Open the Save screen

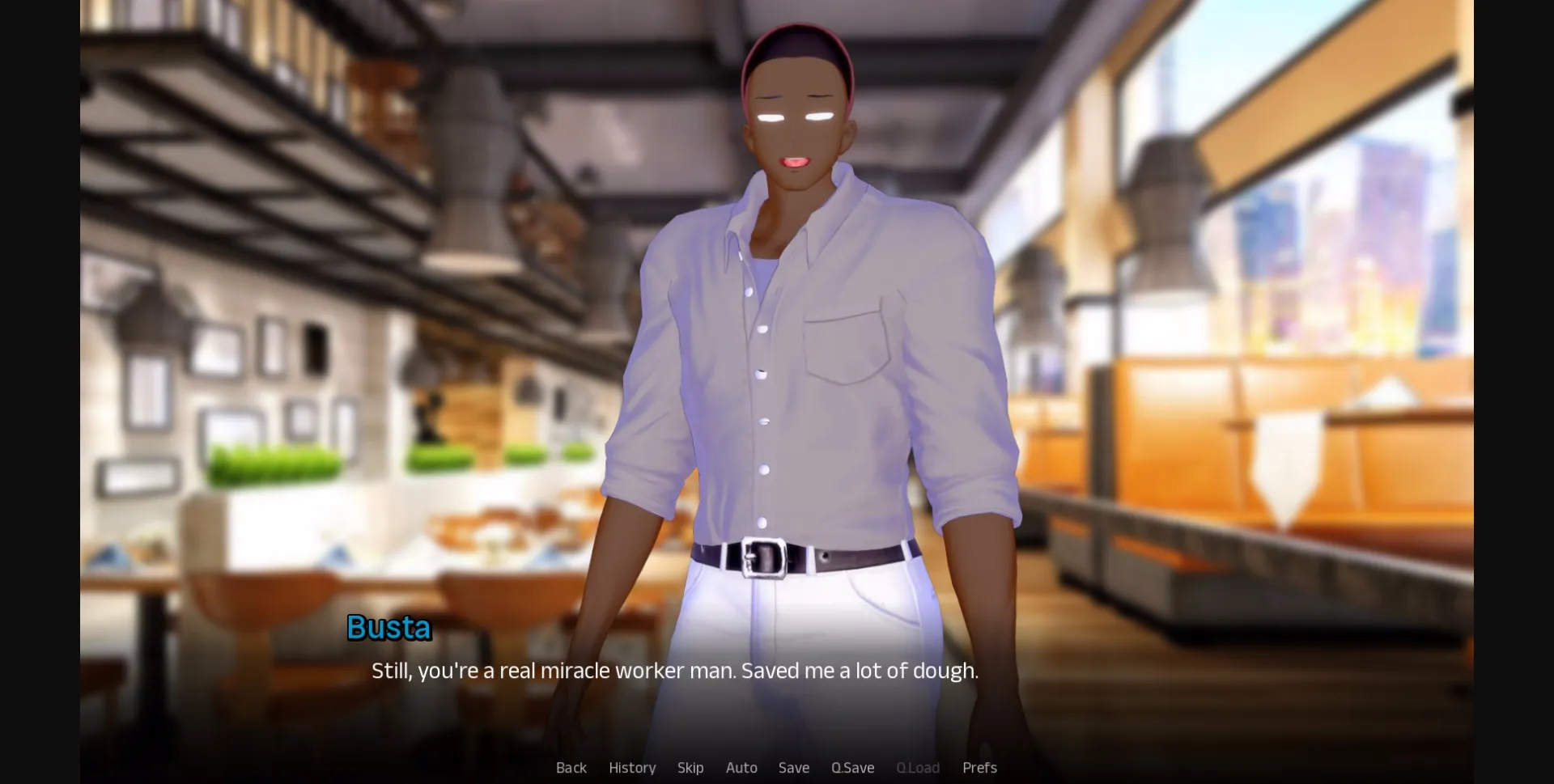[794, 767]
